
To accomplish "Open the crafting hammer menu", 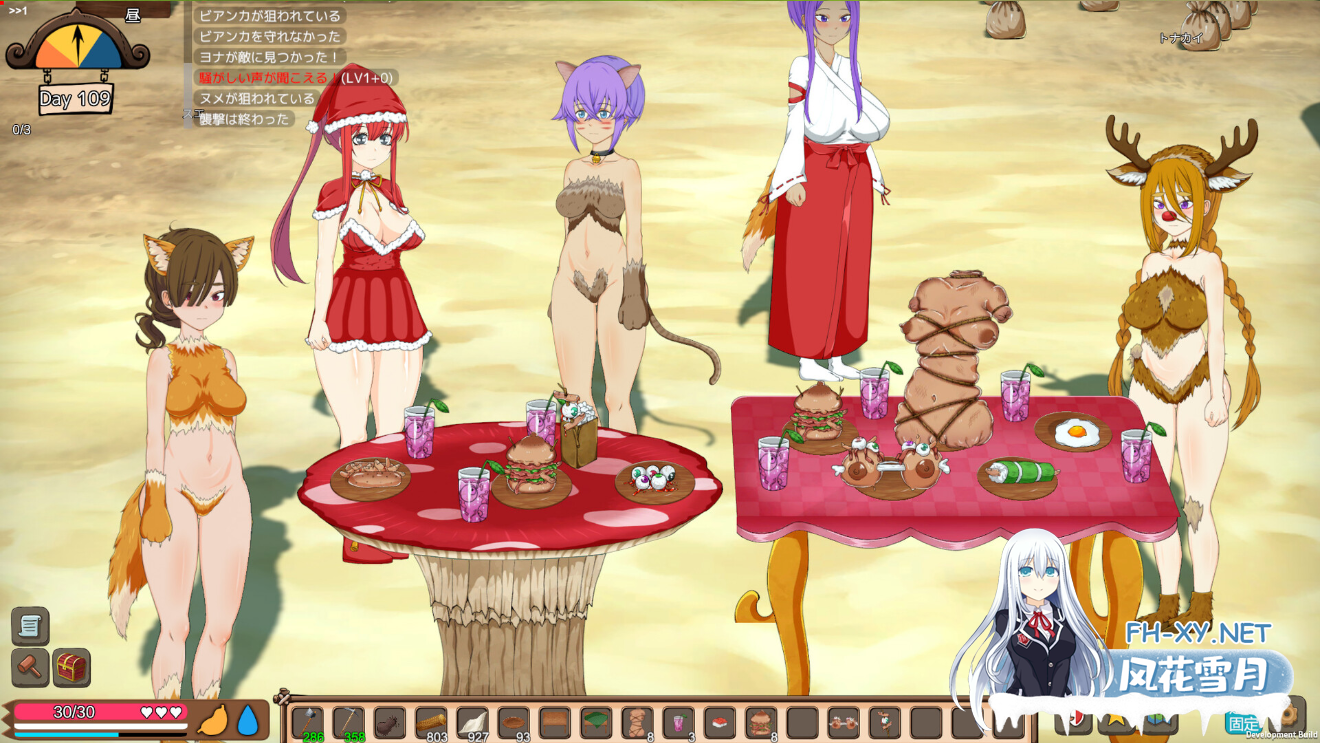I will pyautogui.click(x=31, y=667).
